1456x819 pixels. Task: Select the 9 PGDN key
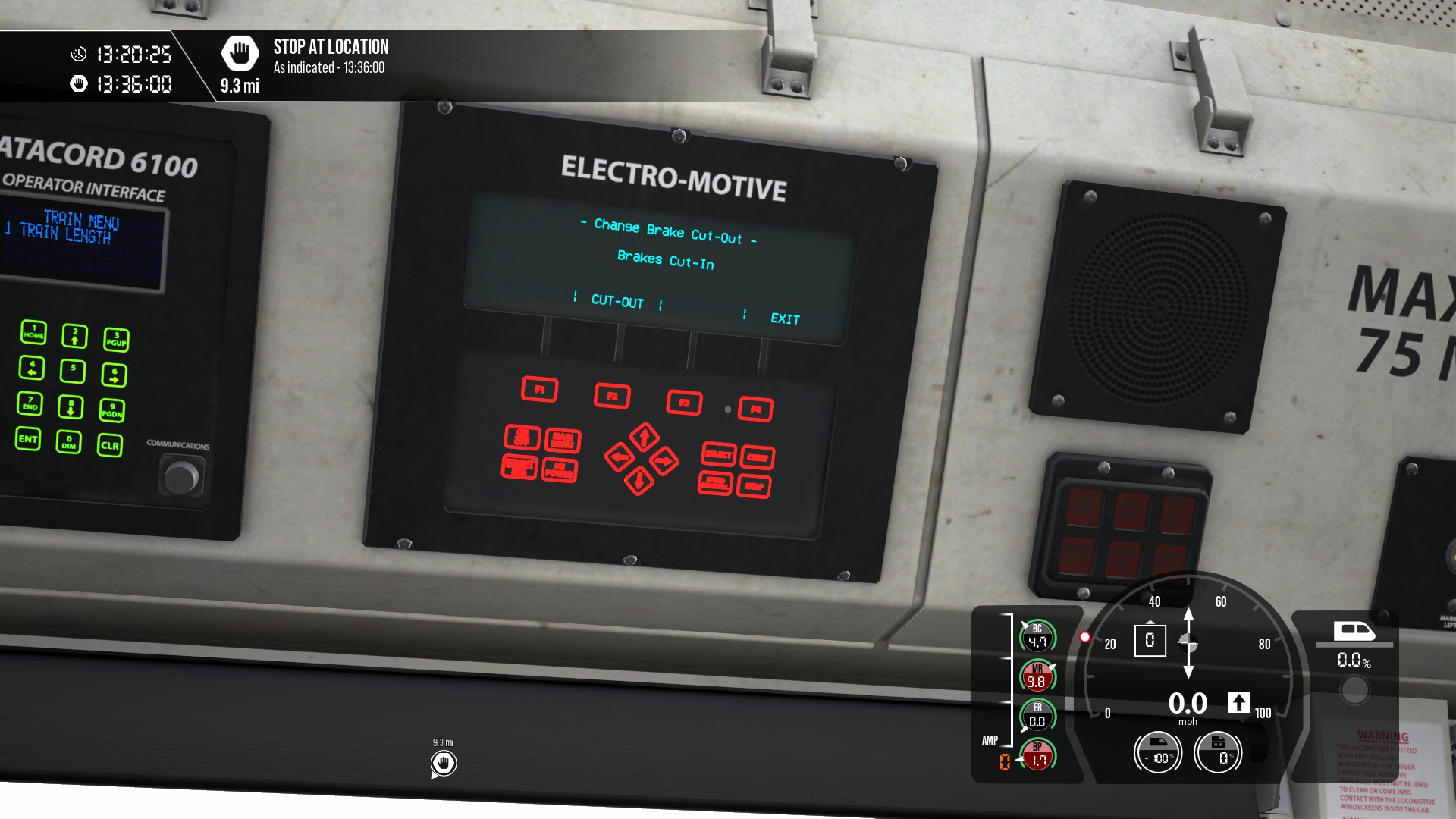point(112,410)
